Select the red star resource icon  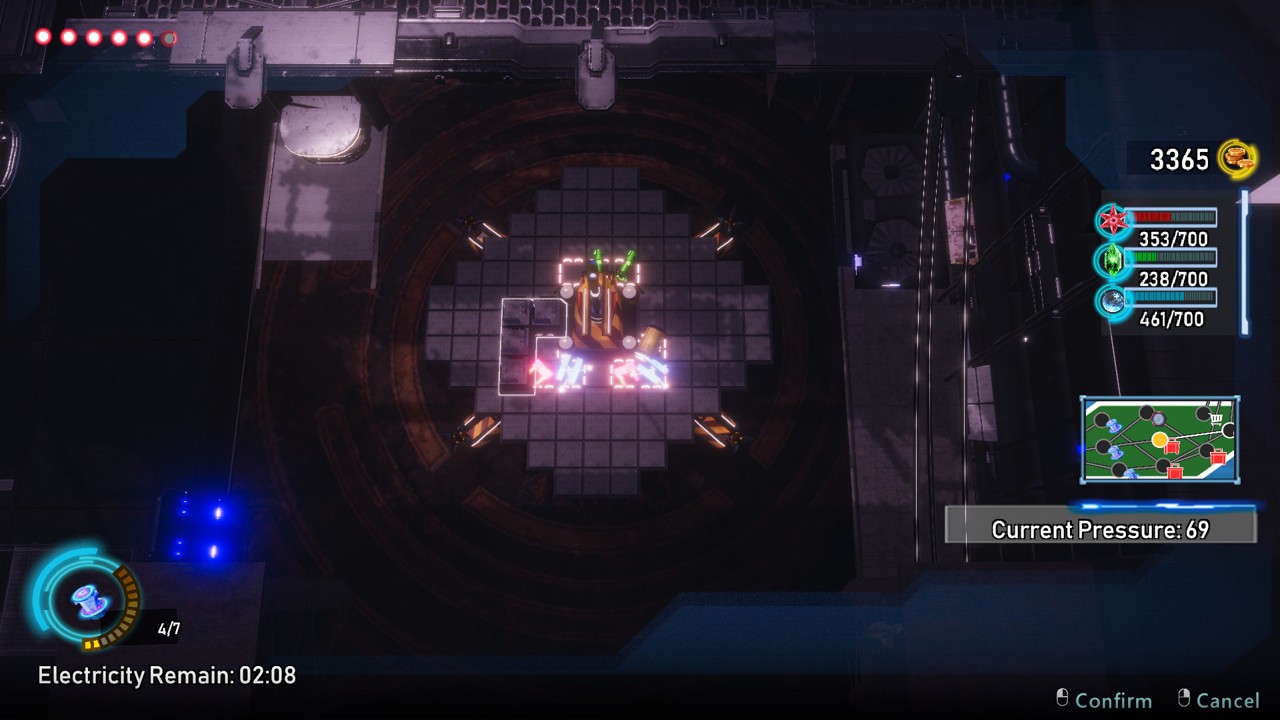tap(1111, 220)
